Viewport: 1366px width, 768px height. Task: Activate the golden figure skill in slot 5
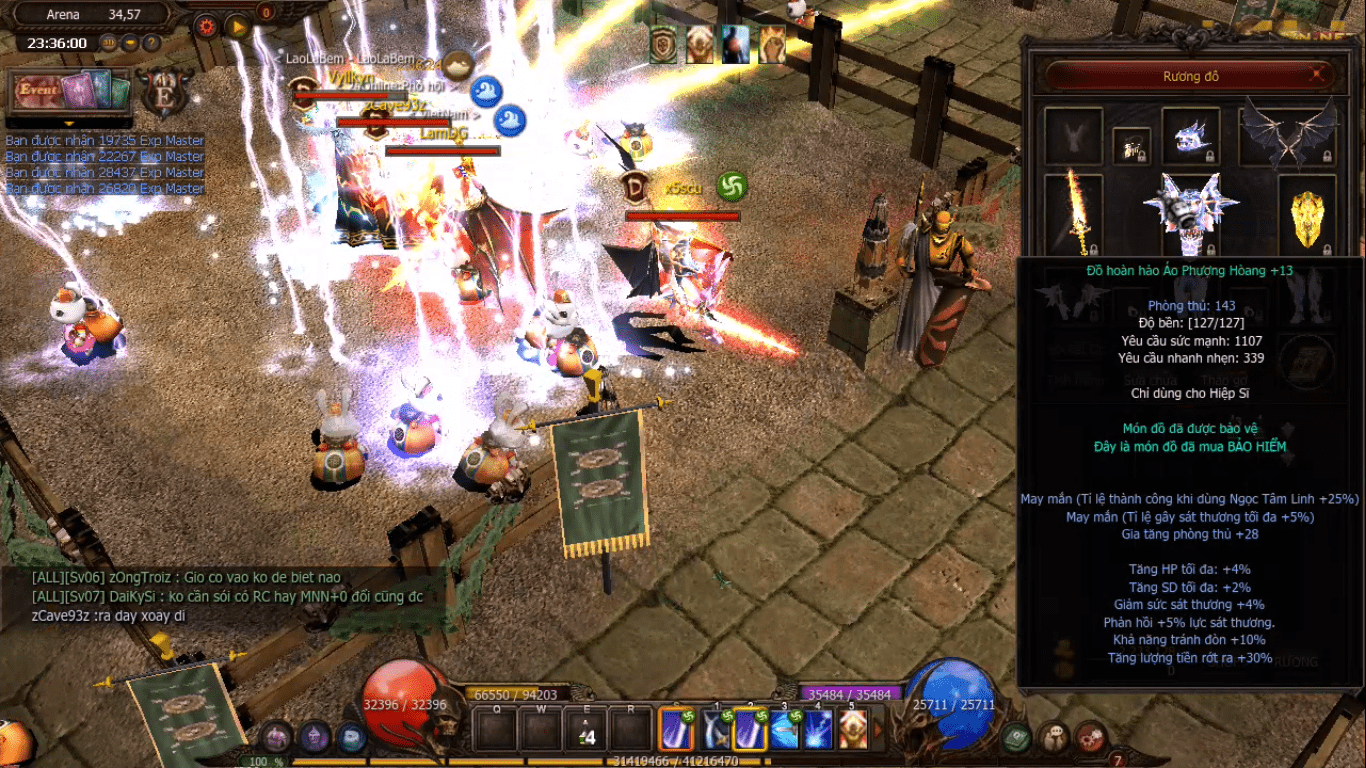[x=853, y=729]
